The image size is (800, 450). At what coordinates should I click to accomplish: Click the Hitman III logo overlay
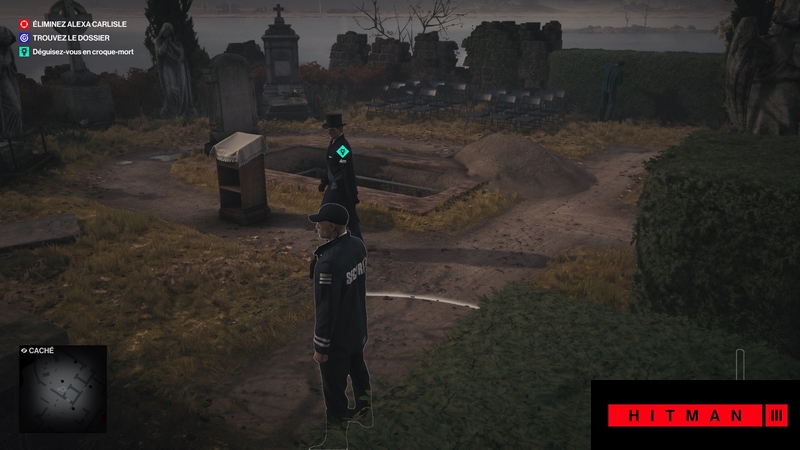pyautogui.click(x=695, y=415)
